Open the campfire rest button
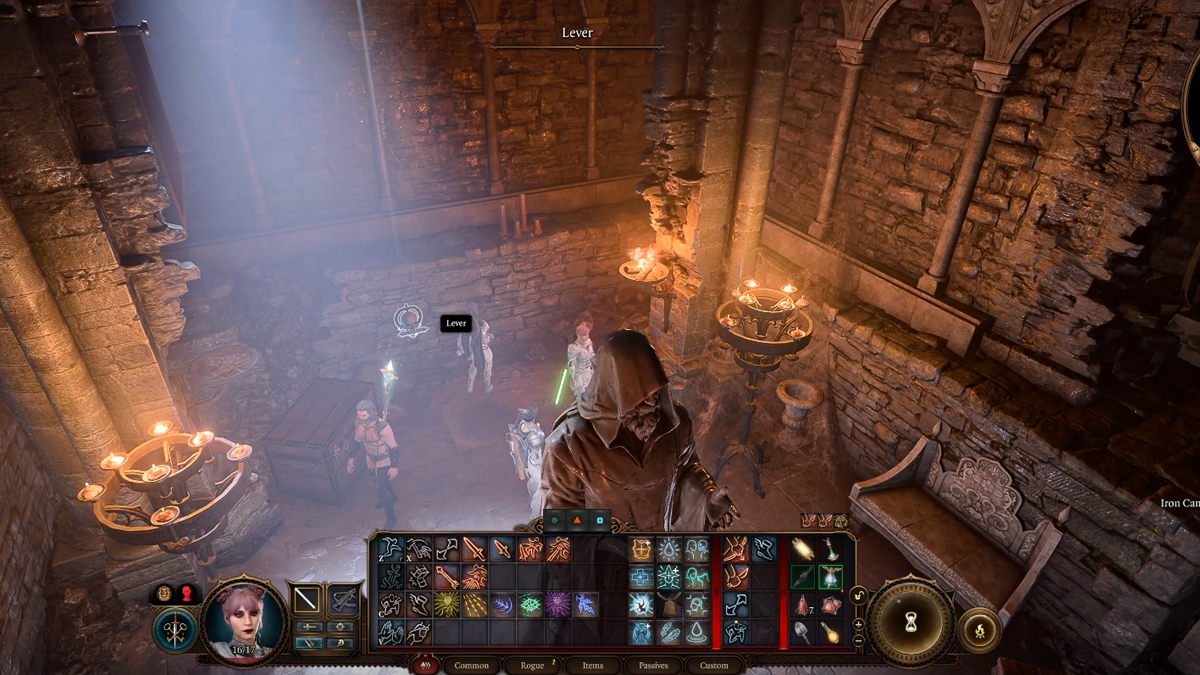1200x675 pixels. tap(974, 630)
